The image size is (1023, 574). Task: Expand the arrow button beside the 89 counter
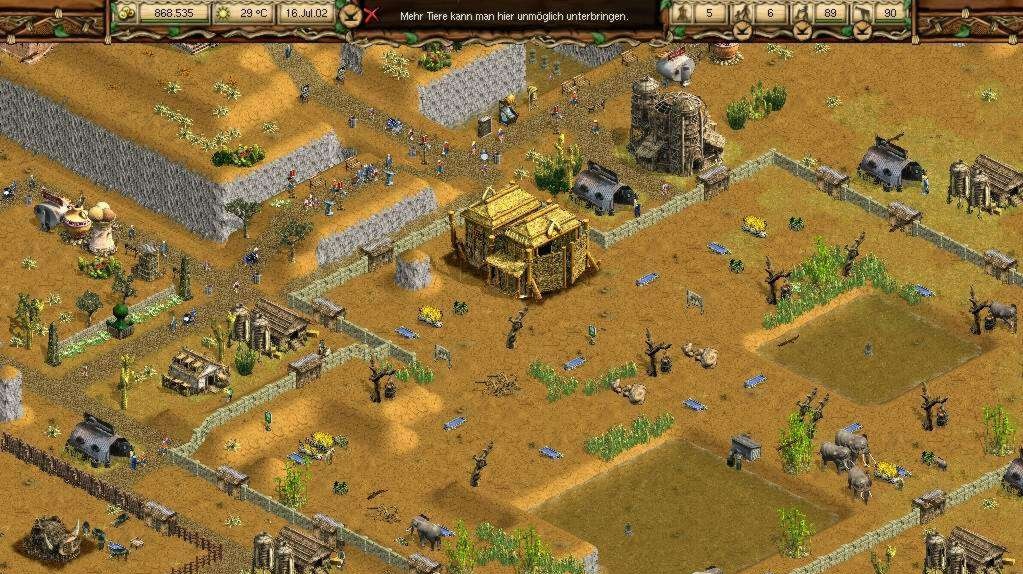click(802, 31)
